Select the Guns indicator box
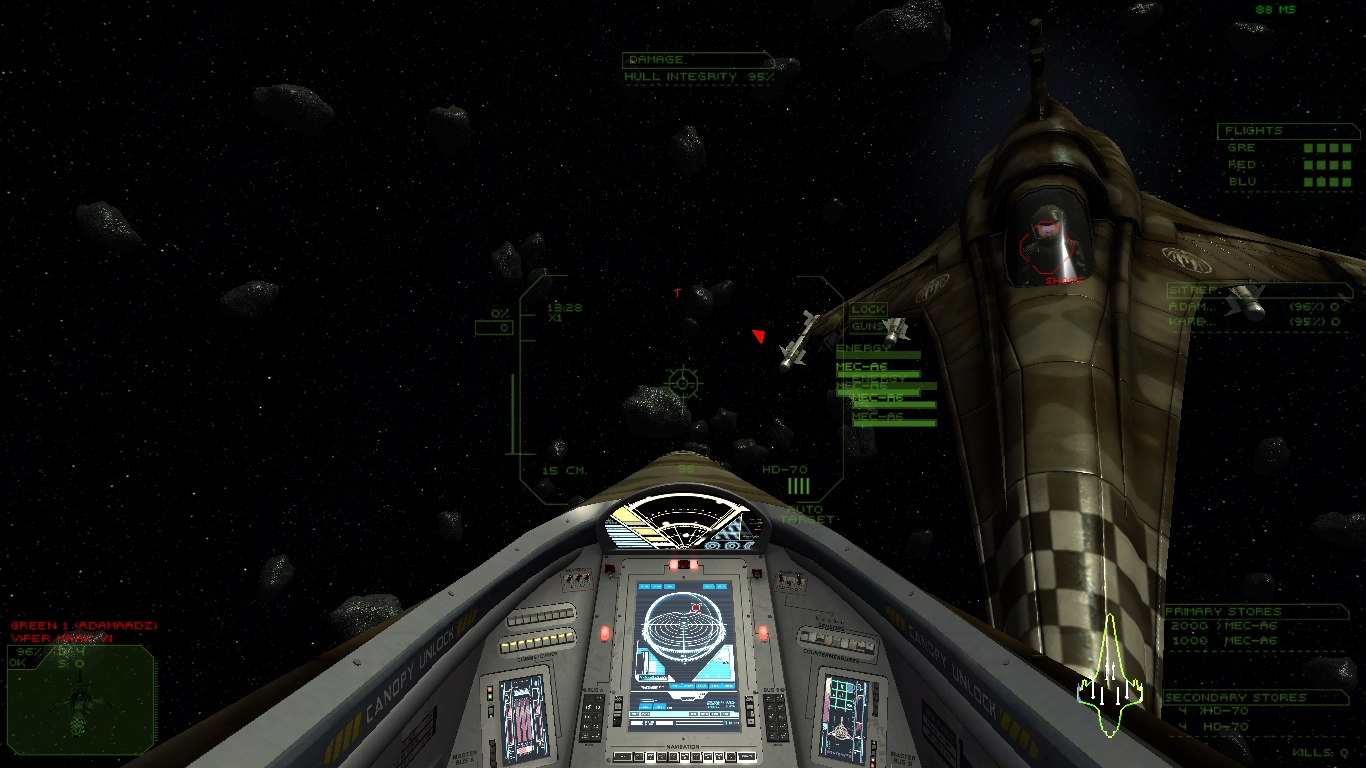The height and width of the screenshot is (768, 1366). click(x=866, y=327)
